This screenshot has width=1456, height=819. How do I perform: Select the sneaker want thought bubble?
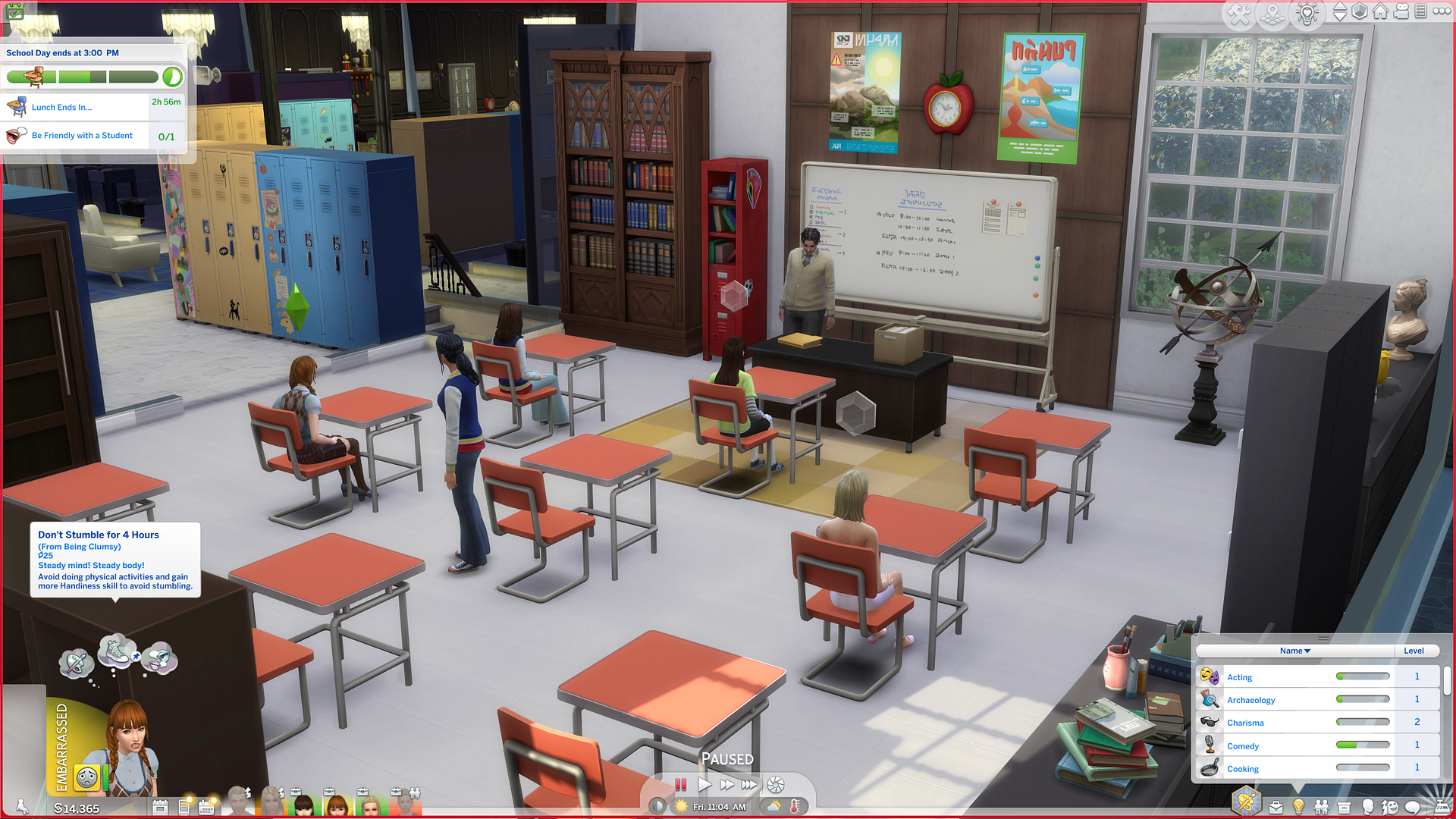(115, 651)
